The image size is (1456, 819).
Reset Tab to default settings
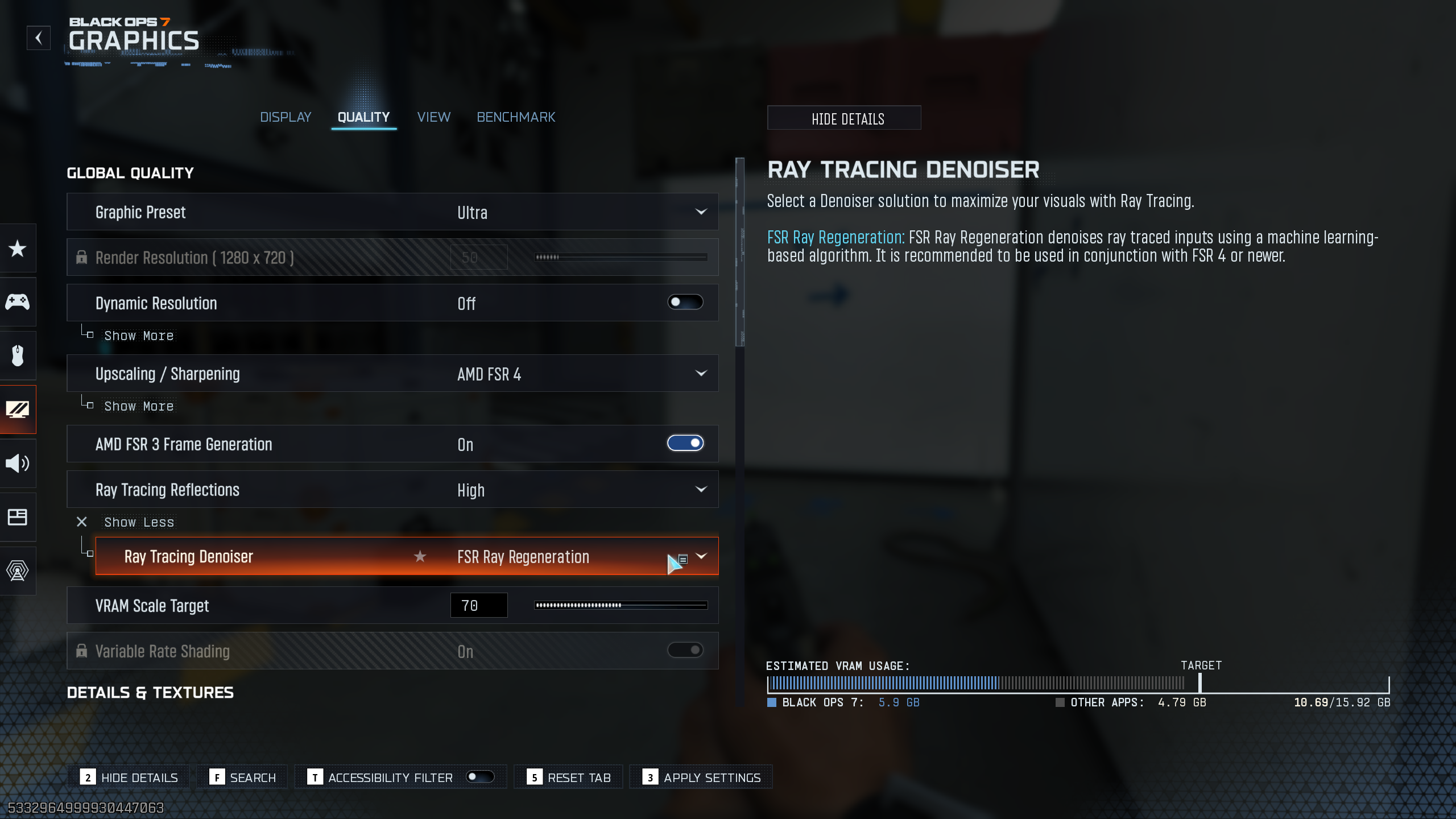click(x=569, y=777)
